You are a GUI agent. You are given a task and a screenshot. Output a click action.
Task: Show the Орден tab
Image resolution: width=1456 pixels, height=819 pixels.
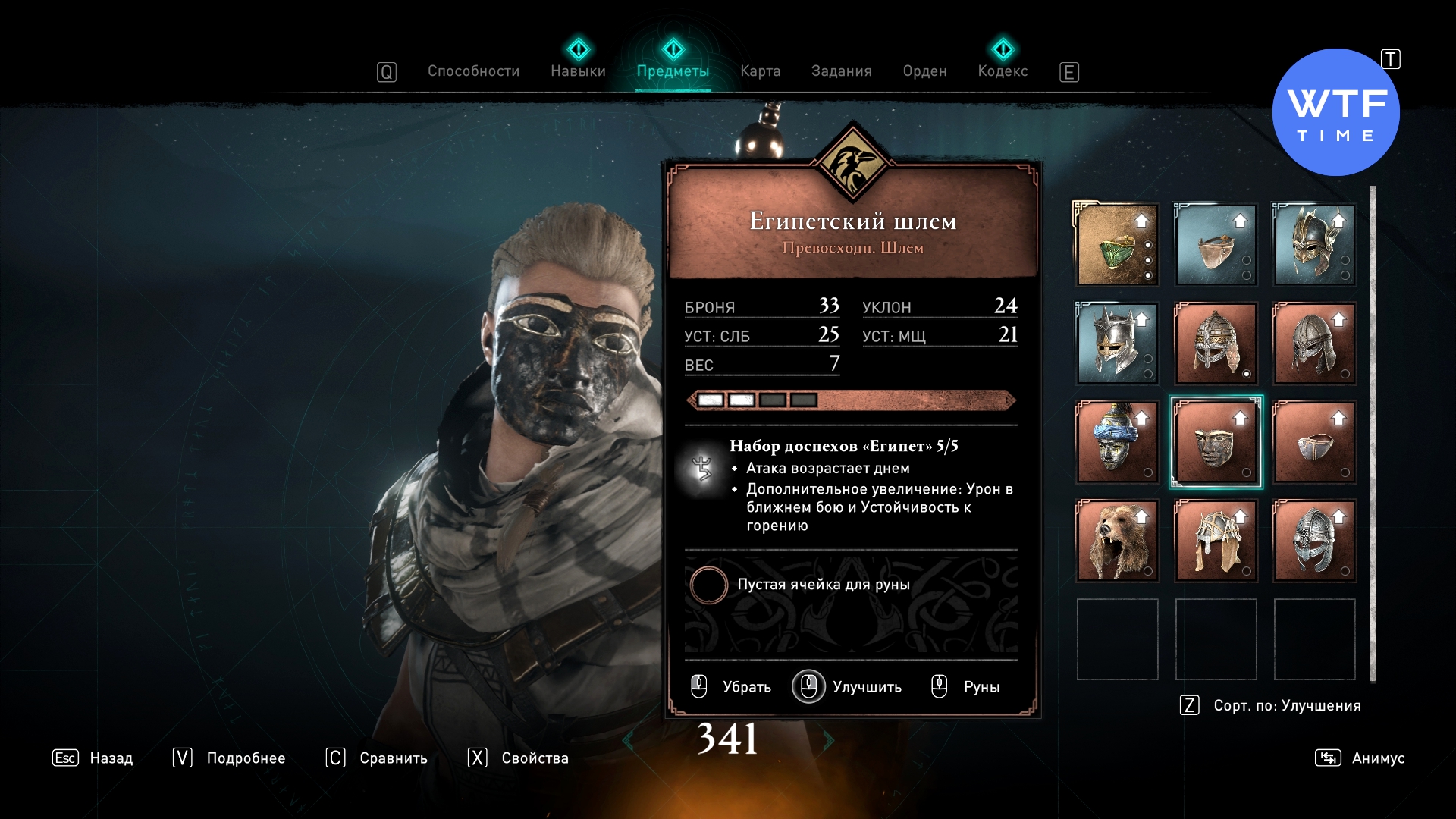924,71
